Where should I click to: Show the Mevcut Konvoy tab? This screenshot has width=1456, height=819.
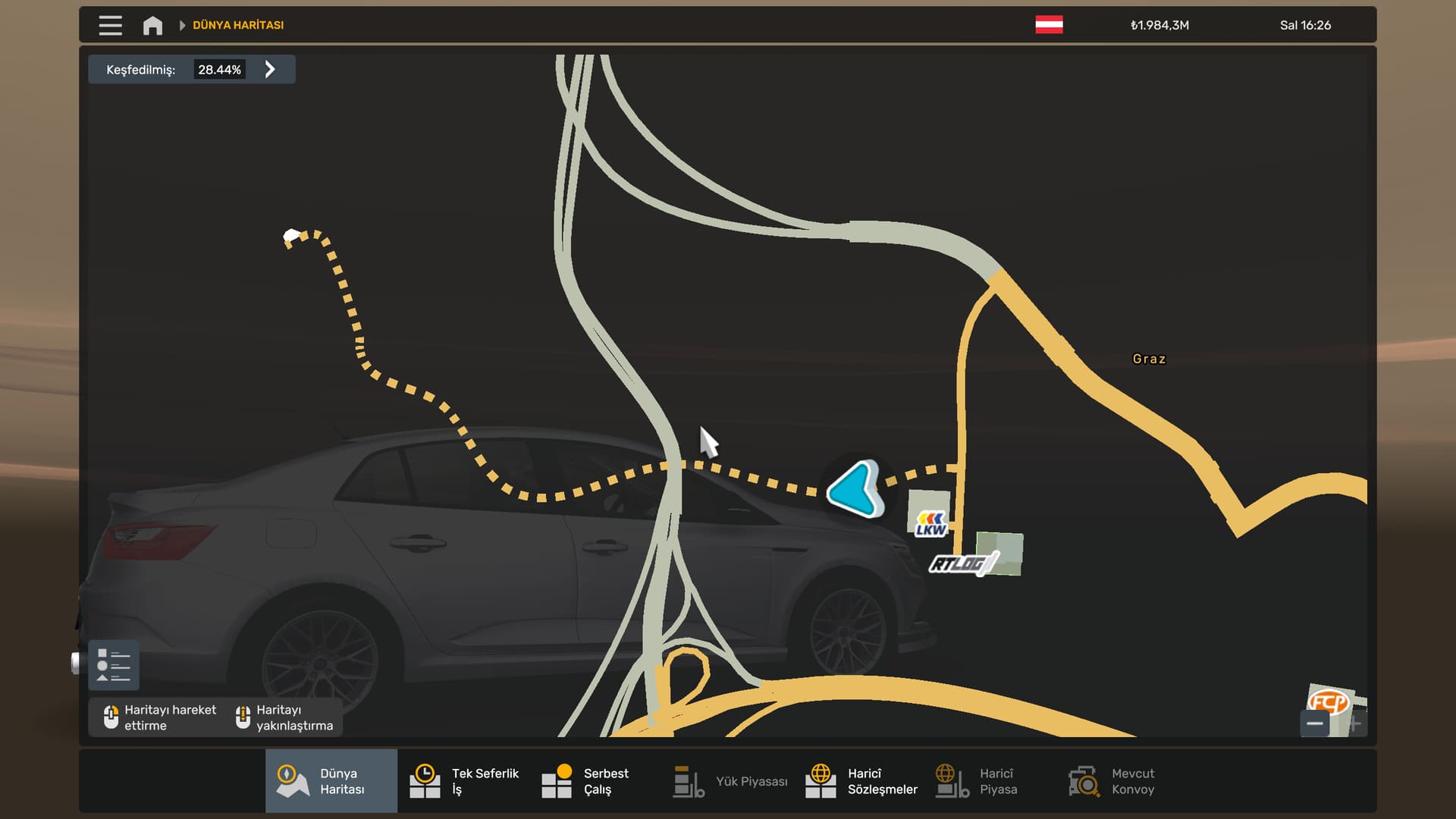pos(1111,781)
